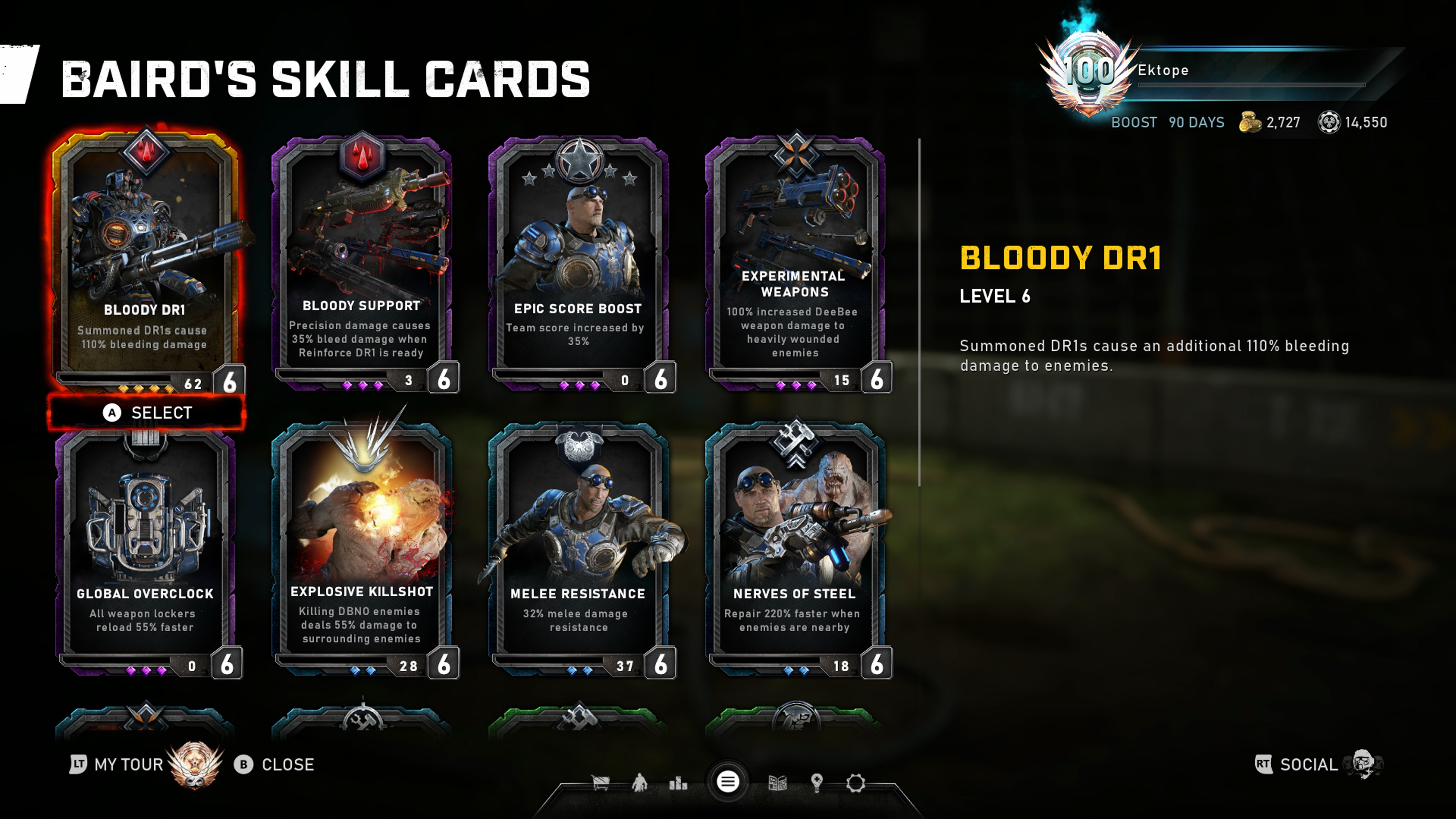This screenshot has height=819, width=1456.
Task: Select the Nerves of Steel card
Action: [x=795, y=548]
